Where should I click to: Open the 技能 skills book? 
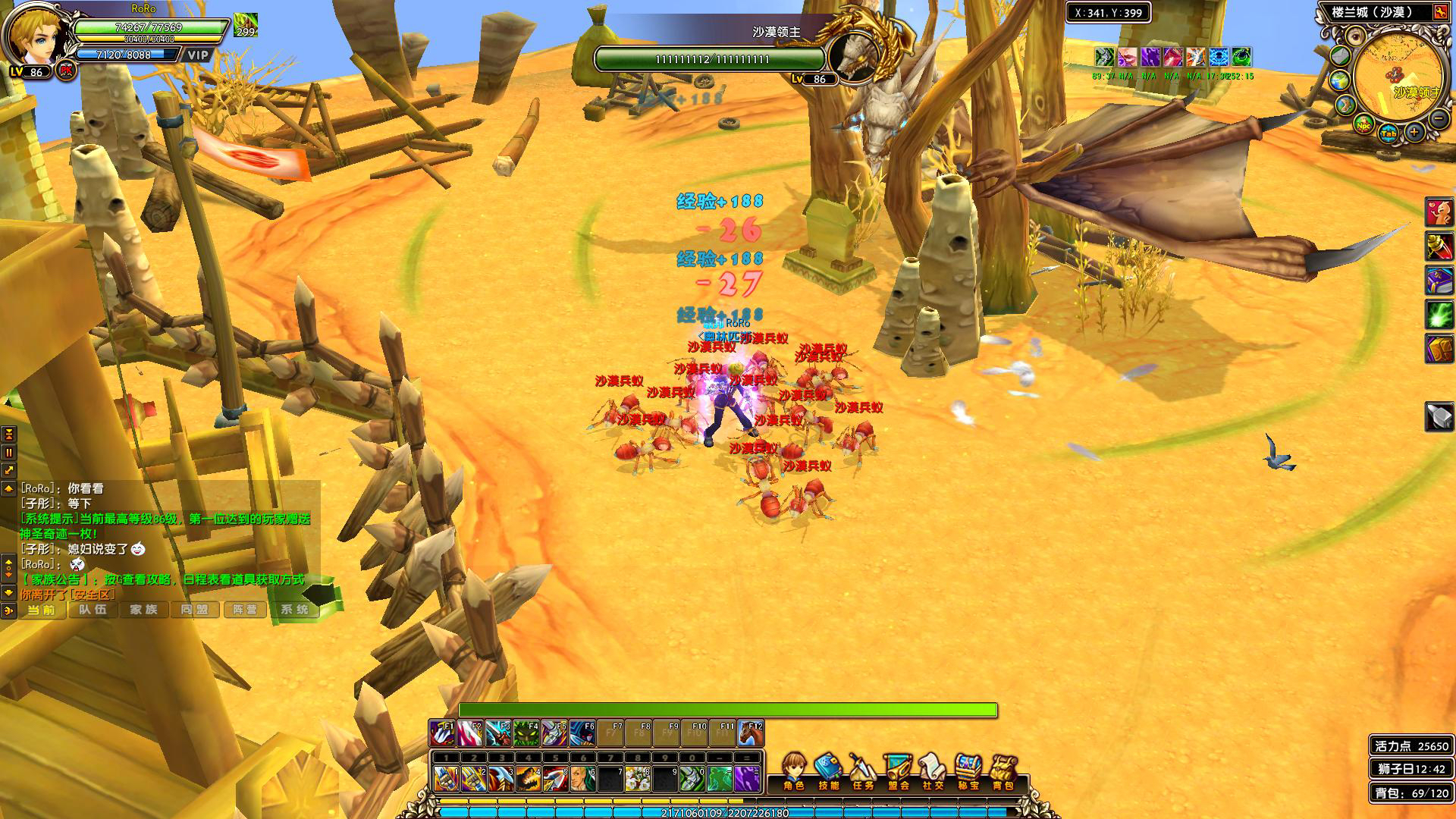(x=828, y=770)
